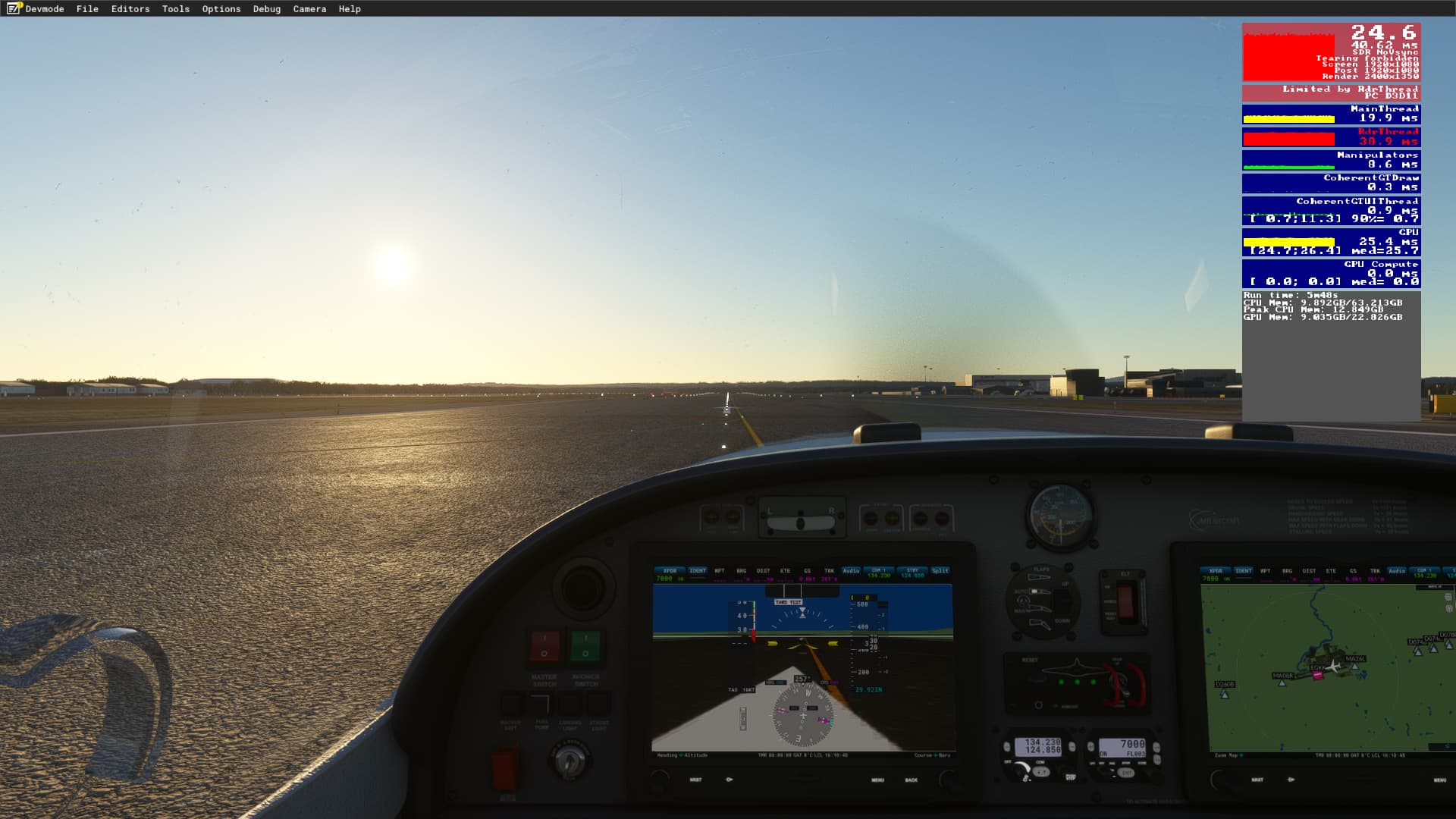1456x819 pixels.
Task: Open the Options dropdown in the devmode bar
Action: point(220,9)
